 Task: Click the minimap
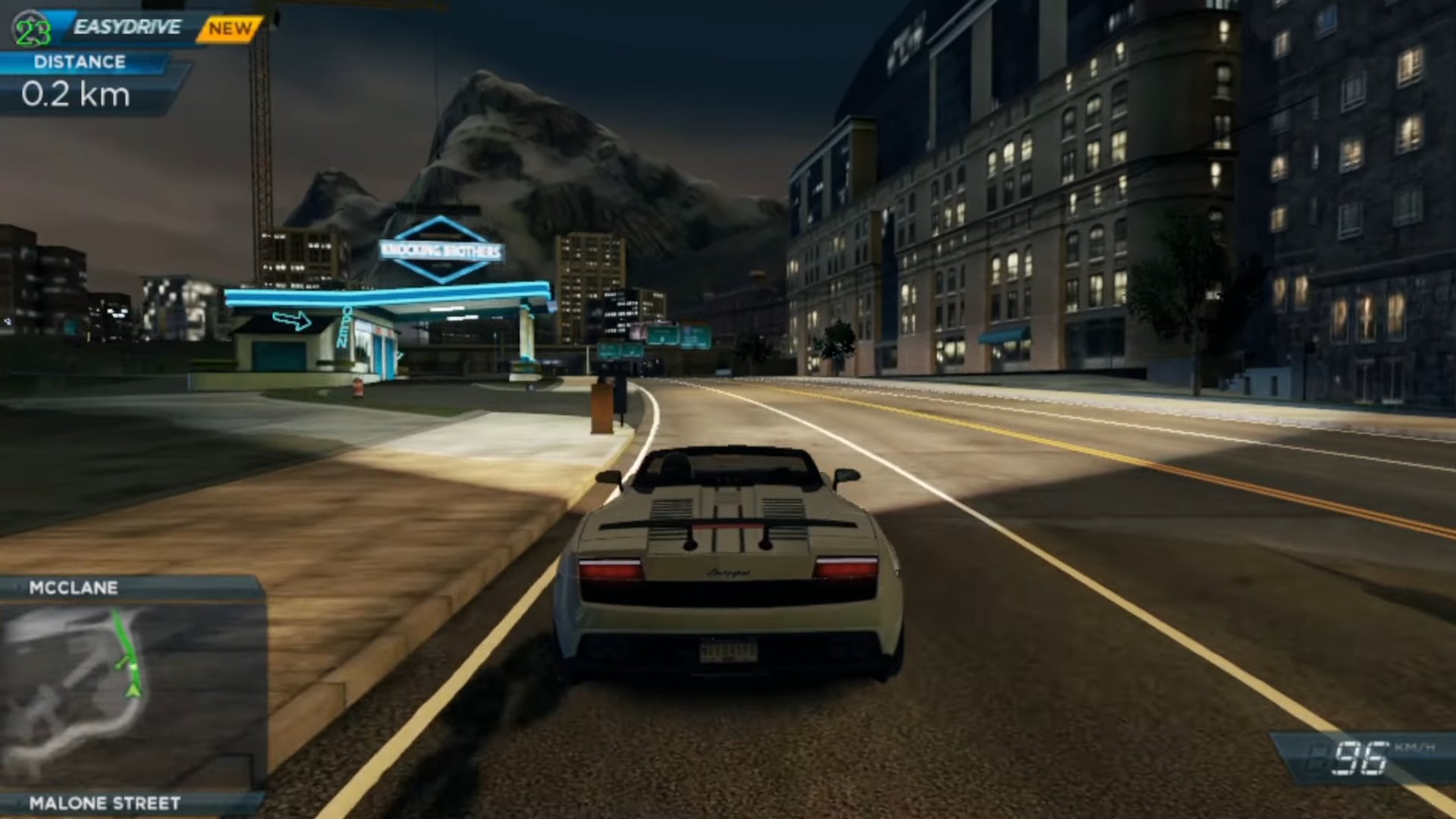(x=130, y=694)
